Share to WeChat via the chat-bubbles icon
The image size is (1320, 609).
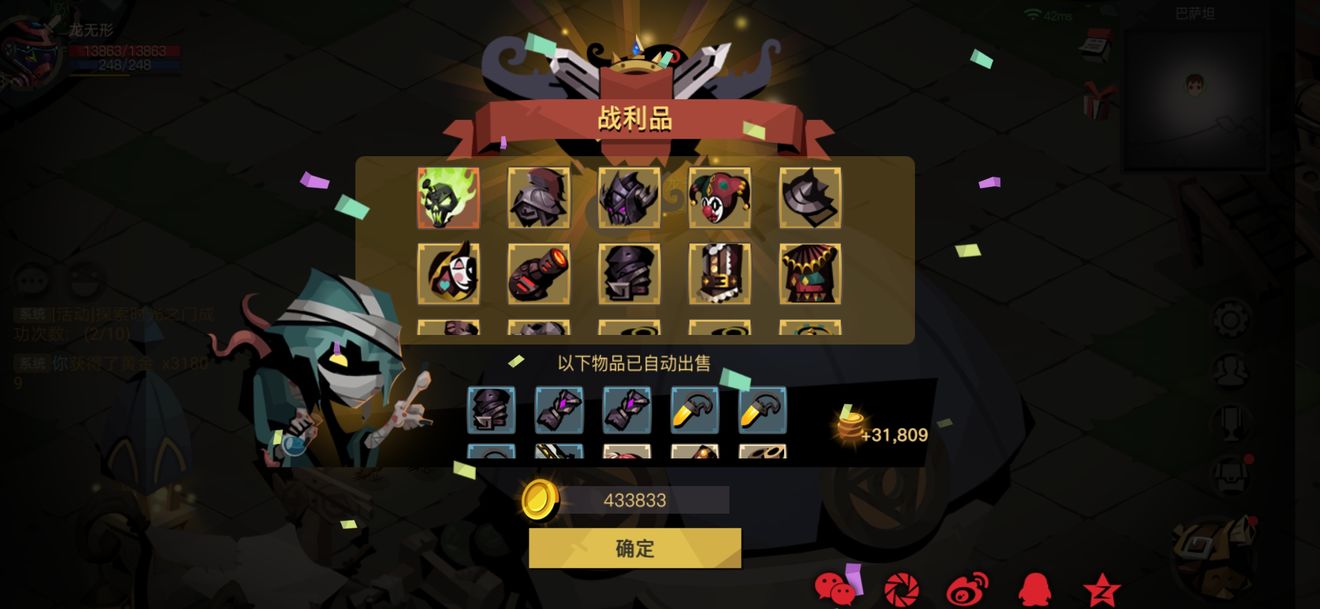coord(836,589)
